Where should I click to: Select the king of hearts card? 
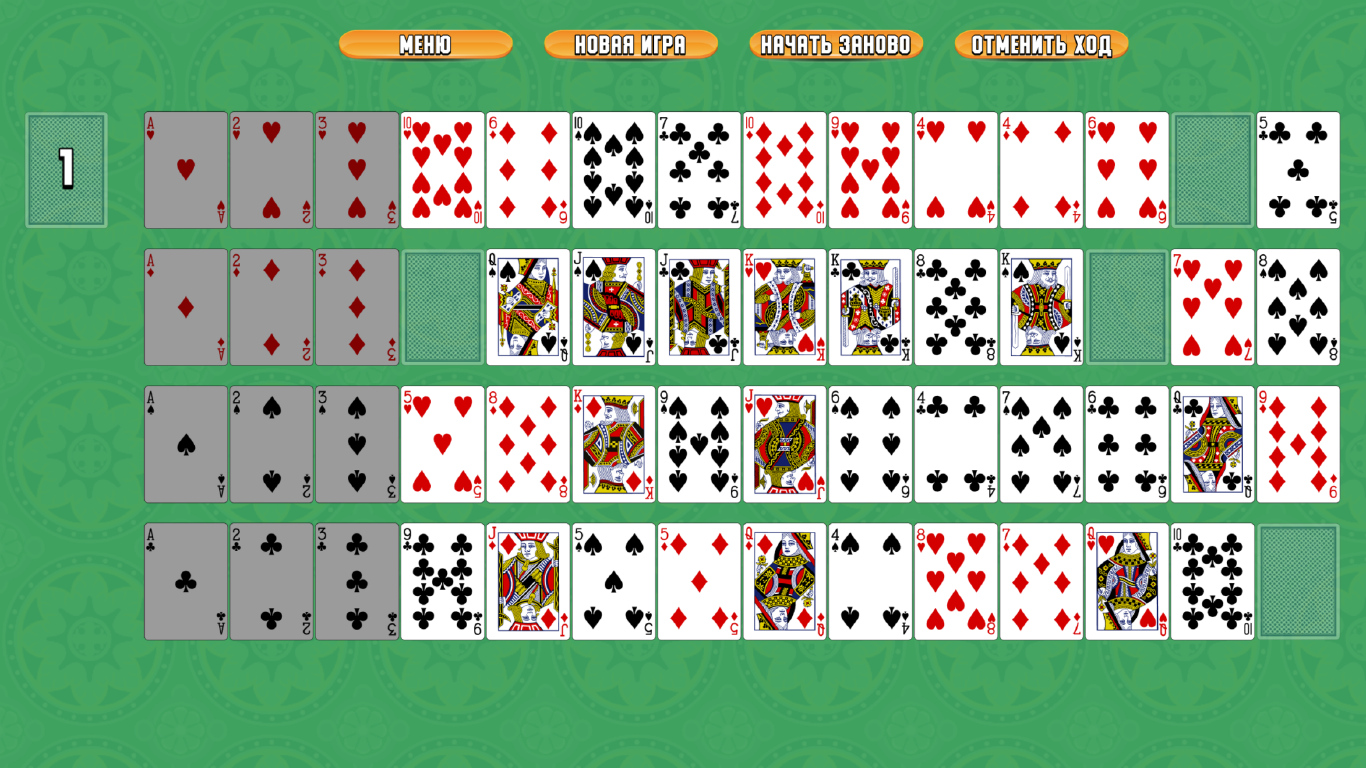coord(784,307)
